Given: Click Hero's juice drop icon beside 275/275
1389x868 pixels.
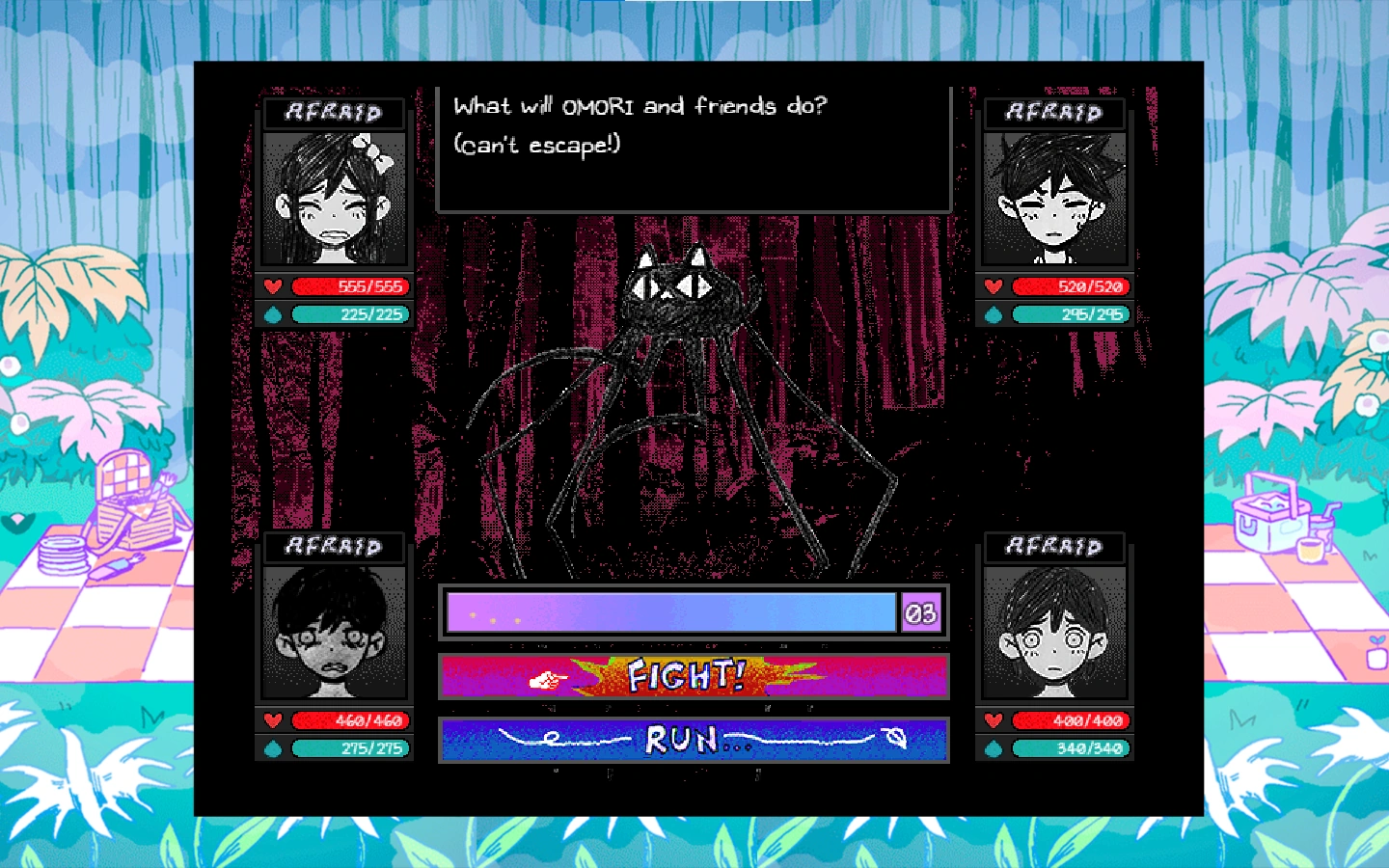Looking at the screenshot, I should point(273,747).
